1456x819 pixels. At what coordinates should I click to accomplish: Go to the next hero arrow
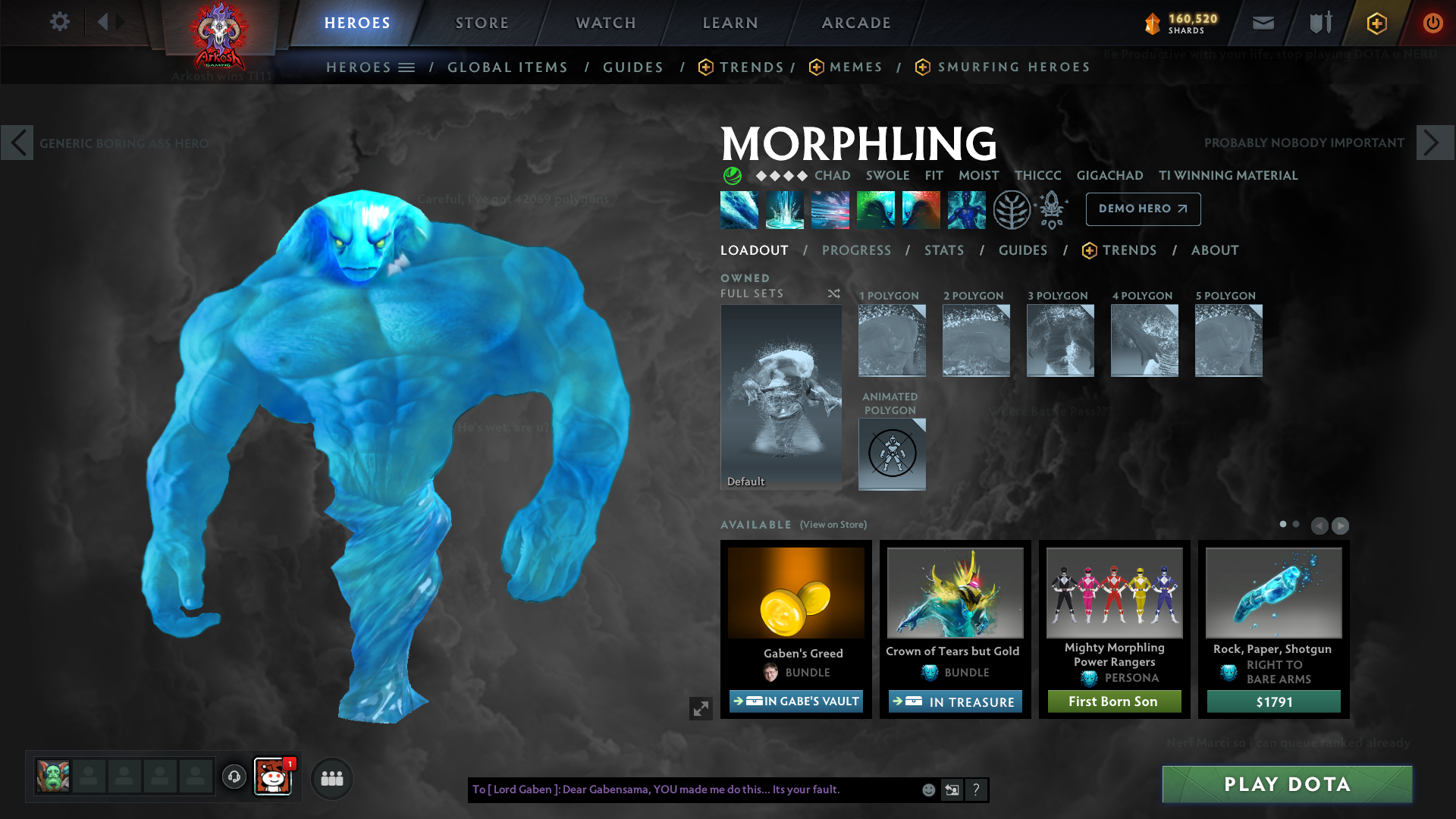tap(1434, 143)
